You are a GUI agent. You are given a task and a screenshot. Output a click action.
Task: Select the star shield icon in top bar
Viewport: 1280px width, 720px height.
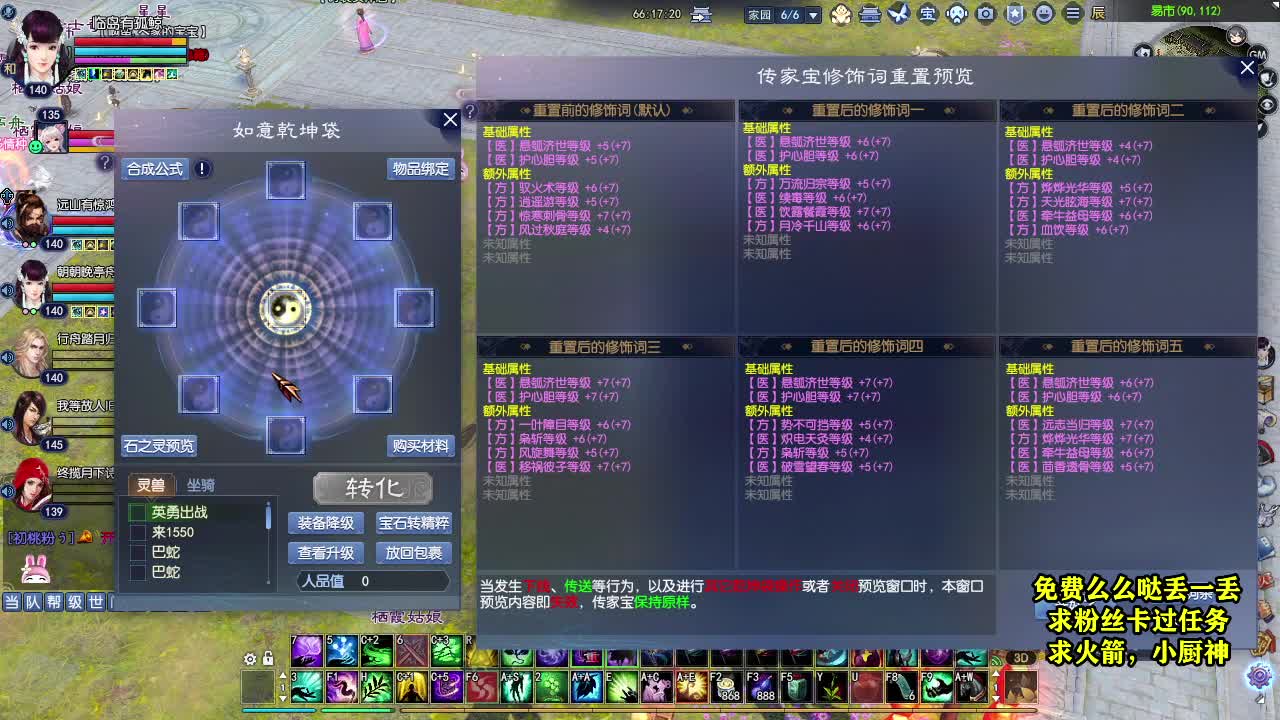click(x=1014, y=13)
